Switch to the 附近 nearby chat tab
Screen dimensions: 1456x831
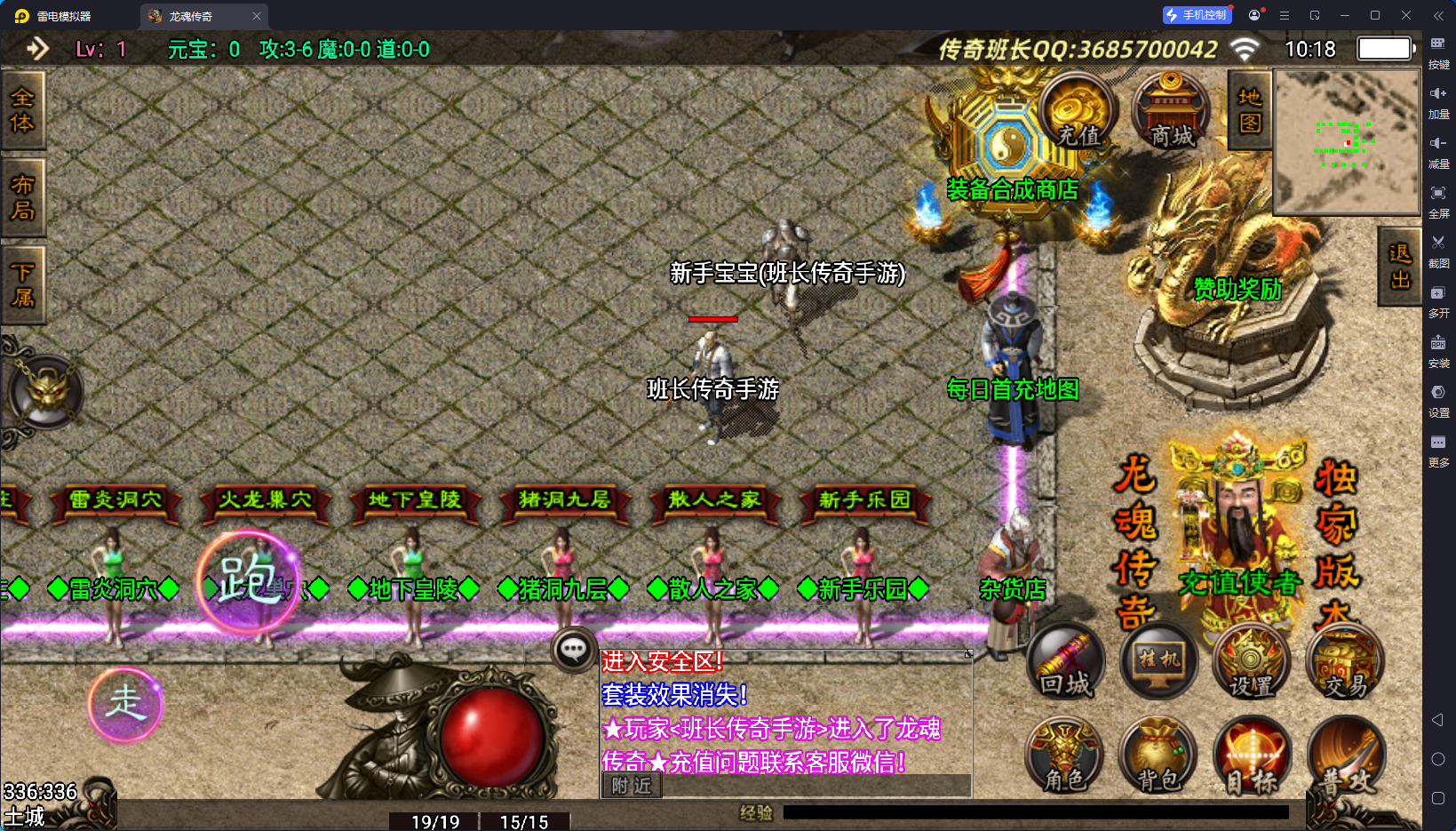pos(632,786)
